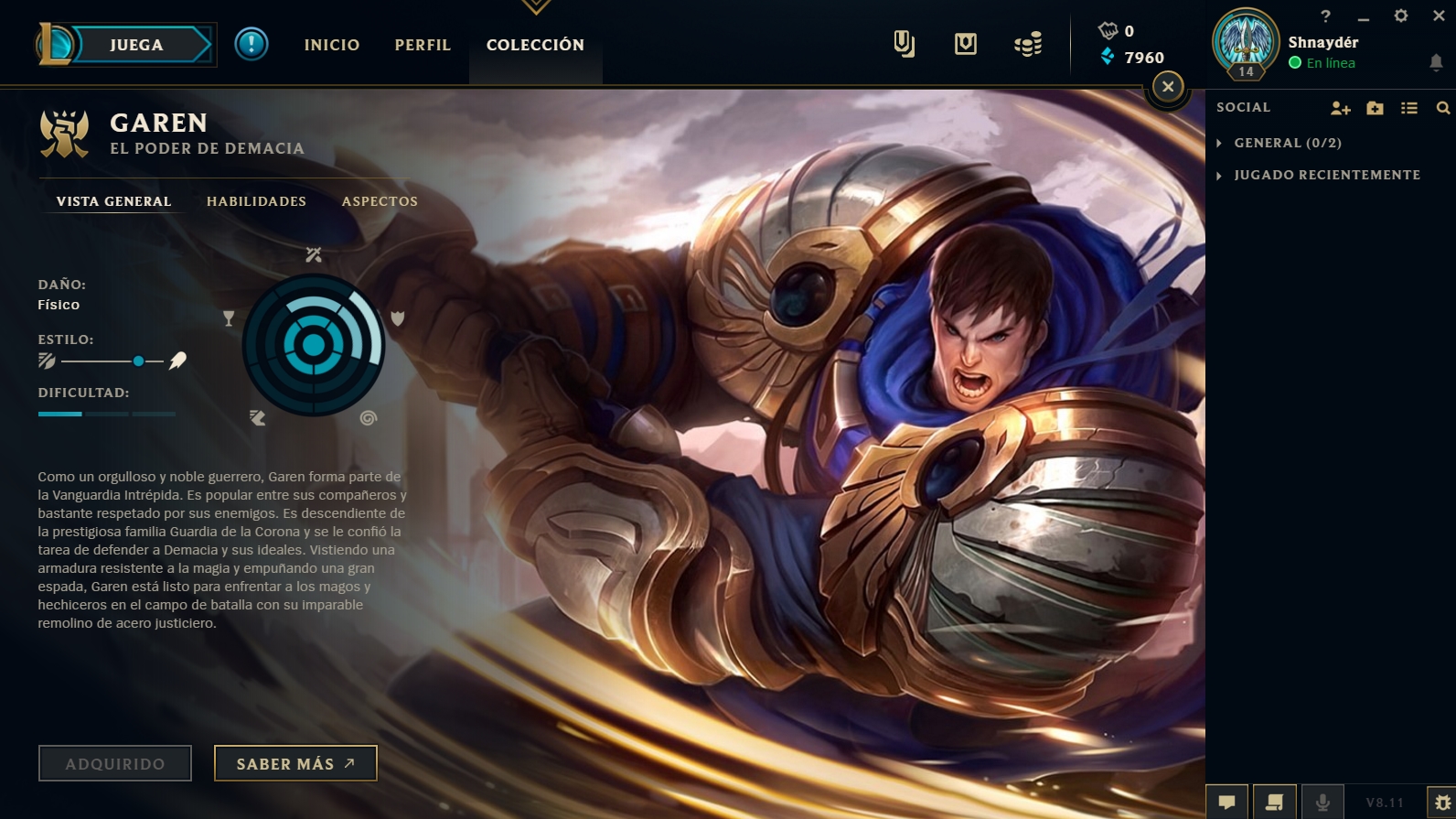Open the store coins icon
This screenshot has height=819, width=1456.
pyautogui.click(x=1028, y=43)
